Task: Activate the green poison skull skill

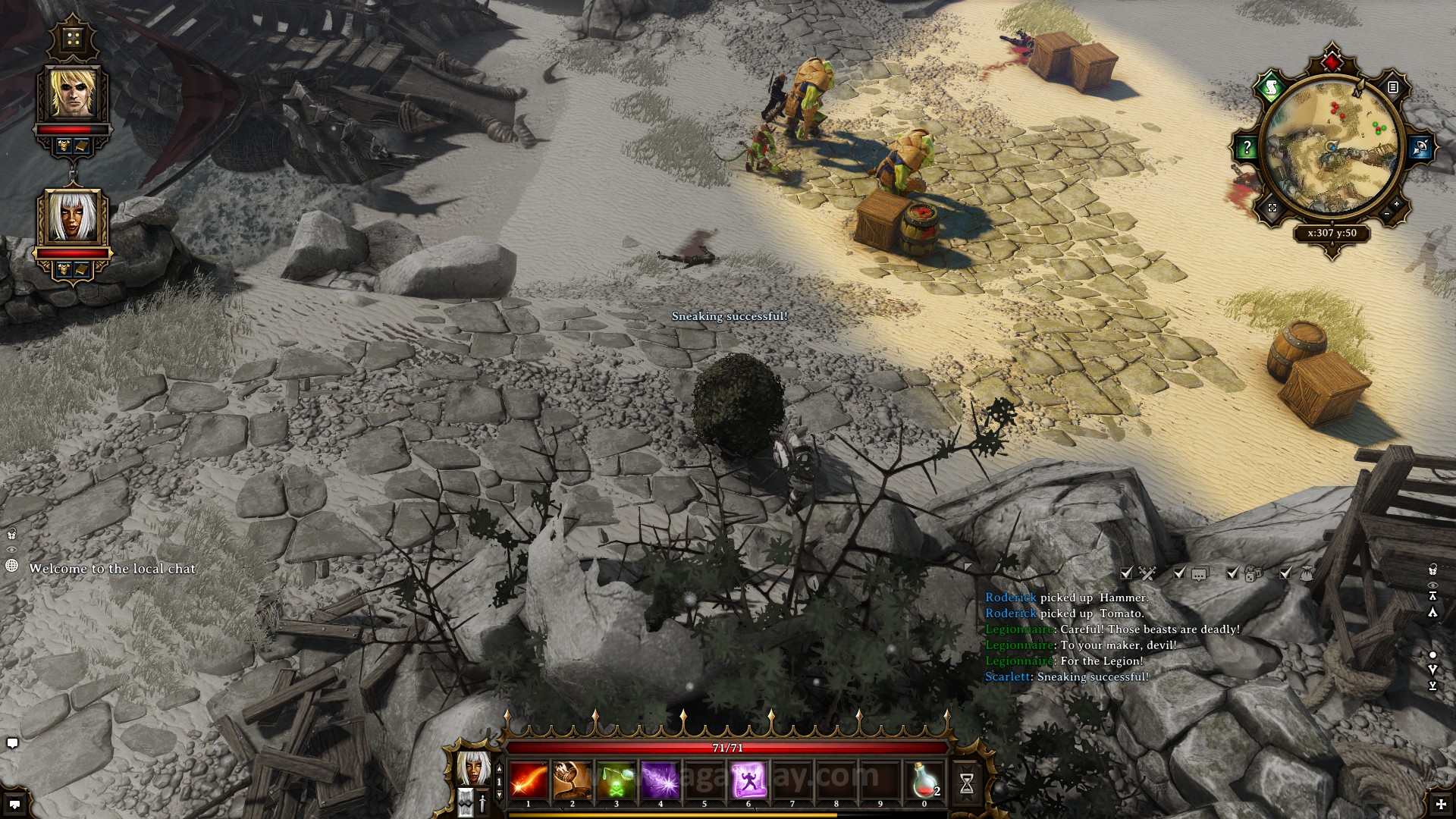Action: (x=616, y=780)
